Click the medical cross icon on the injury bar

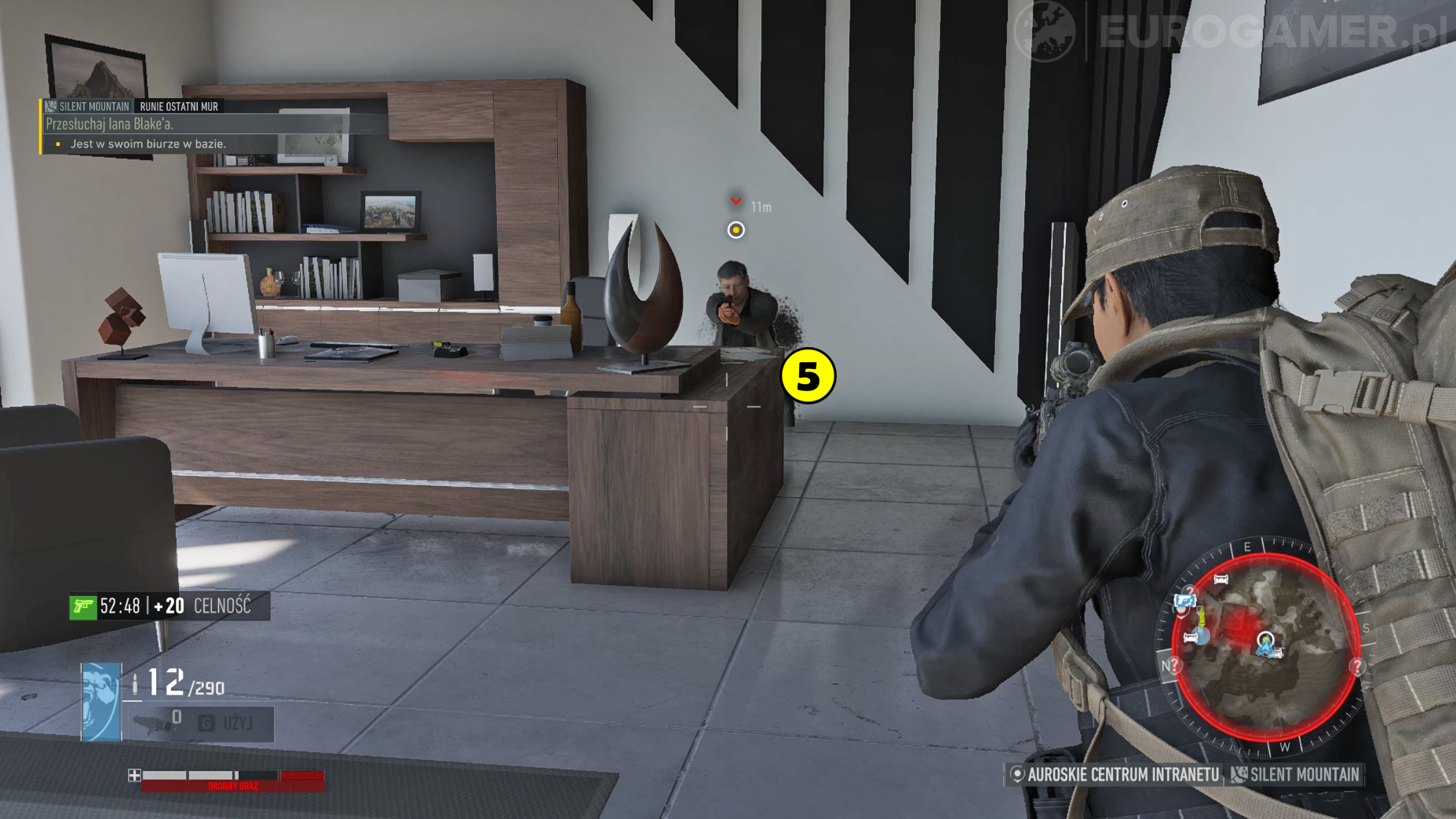pos(136,775)
